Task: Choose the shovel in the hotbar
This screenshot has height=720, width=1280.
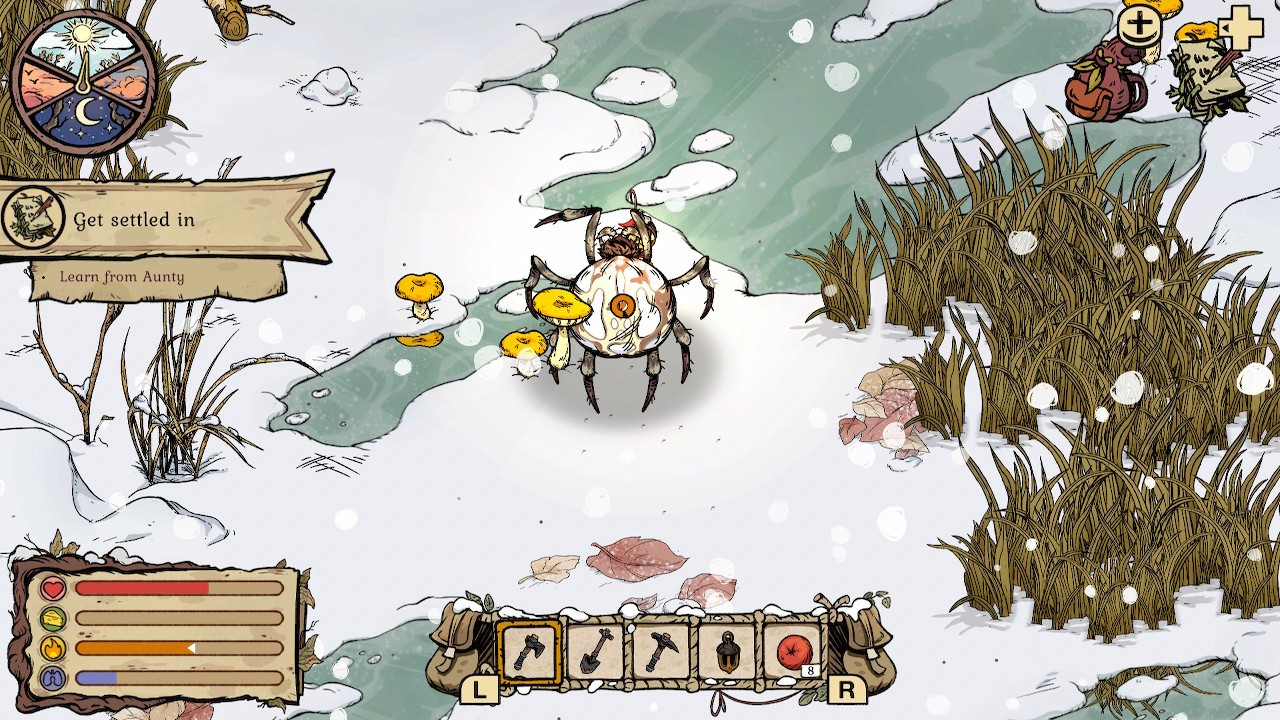Action: [x=595, y=652]
